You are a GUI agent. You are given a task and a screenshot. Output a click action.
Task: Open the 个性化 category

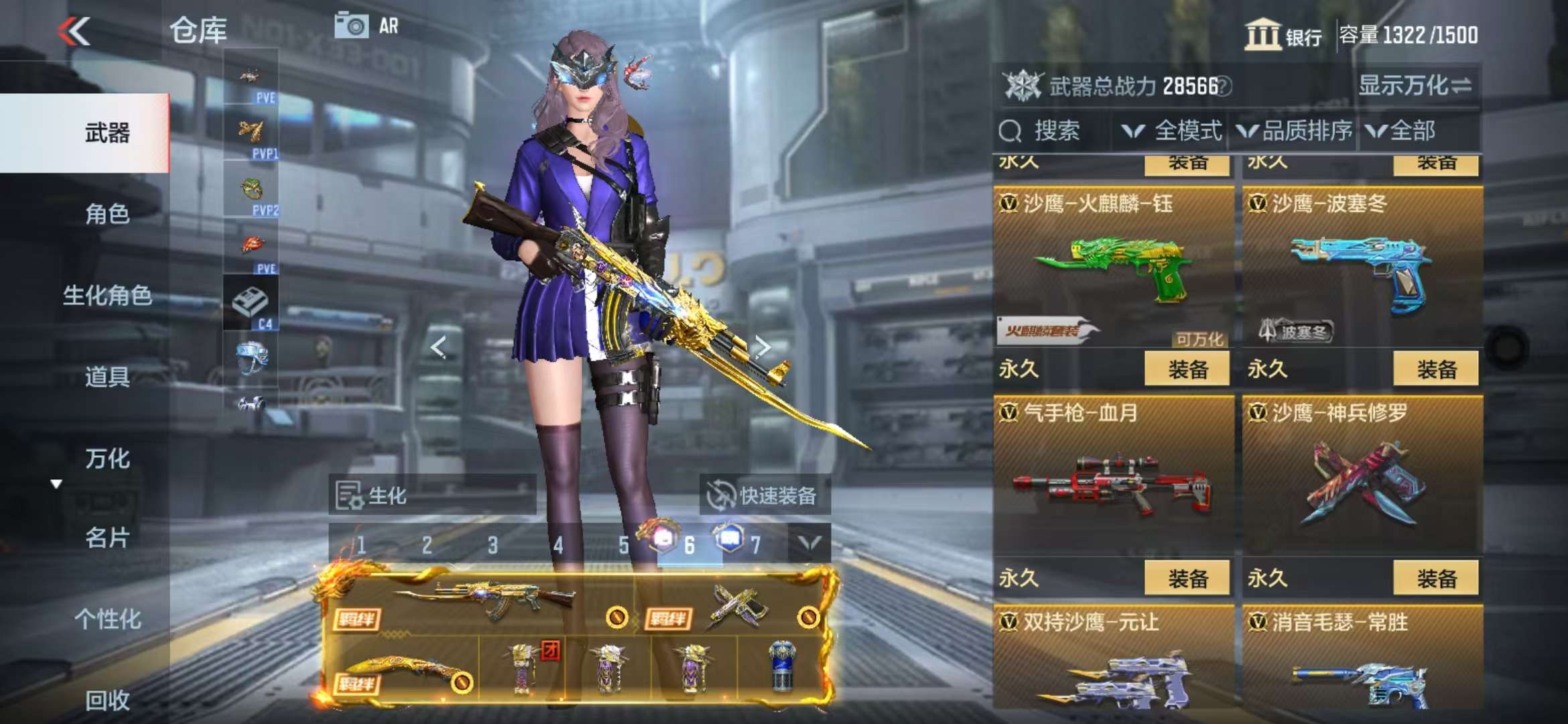click(107, 619)
